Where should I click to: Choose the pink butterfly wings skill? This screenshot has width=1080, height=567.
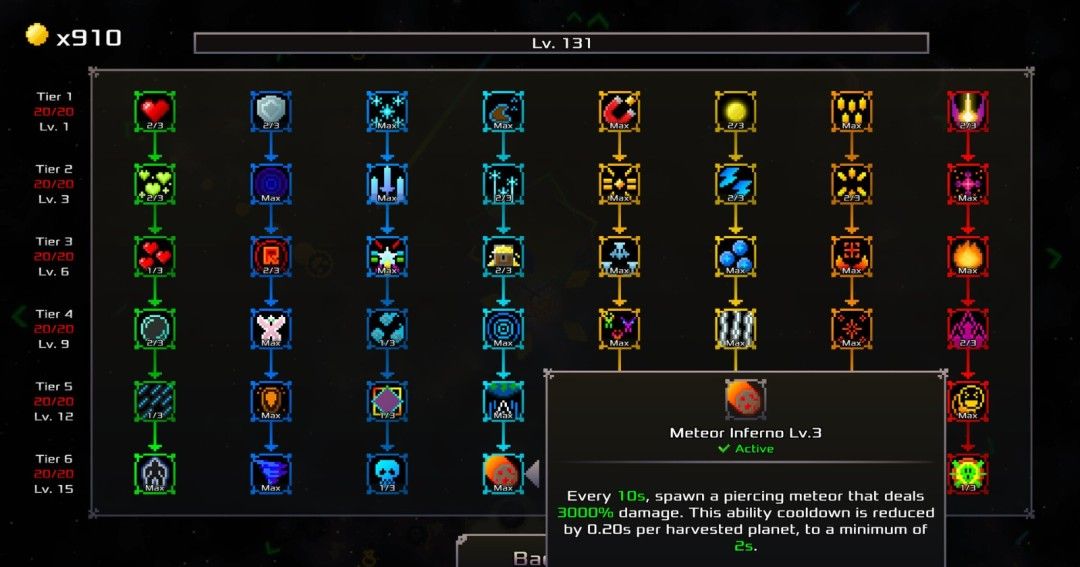(x=271, y=328)
